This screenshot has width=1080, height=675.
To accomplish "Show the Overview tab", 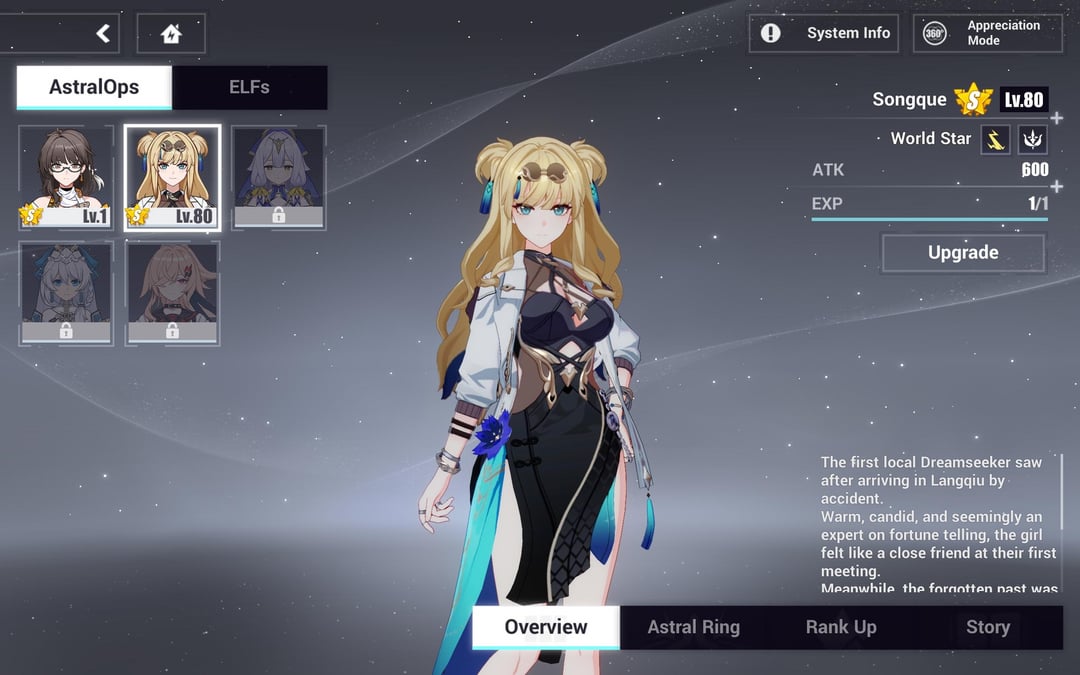I will (x=546, y=627).
